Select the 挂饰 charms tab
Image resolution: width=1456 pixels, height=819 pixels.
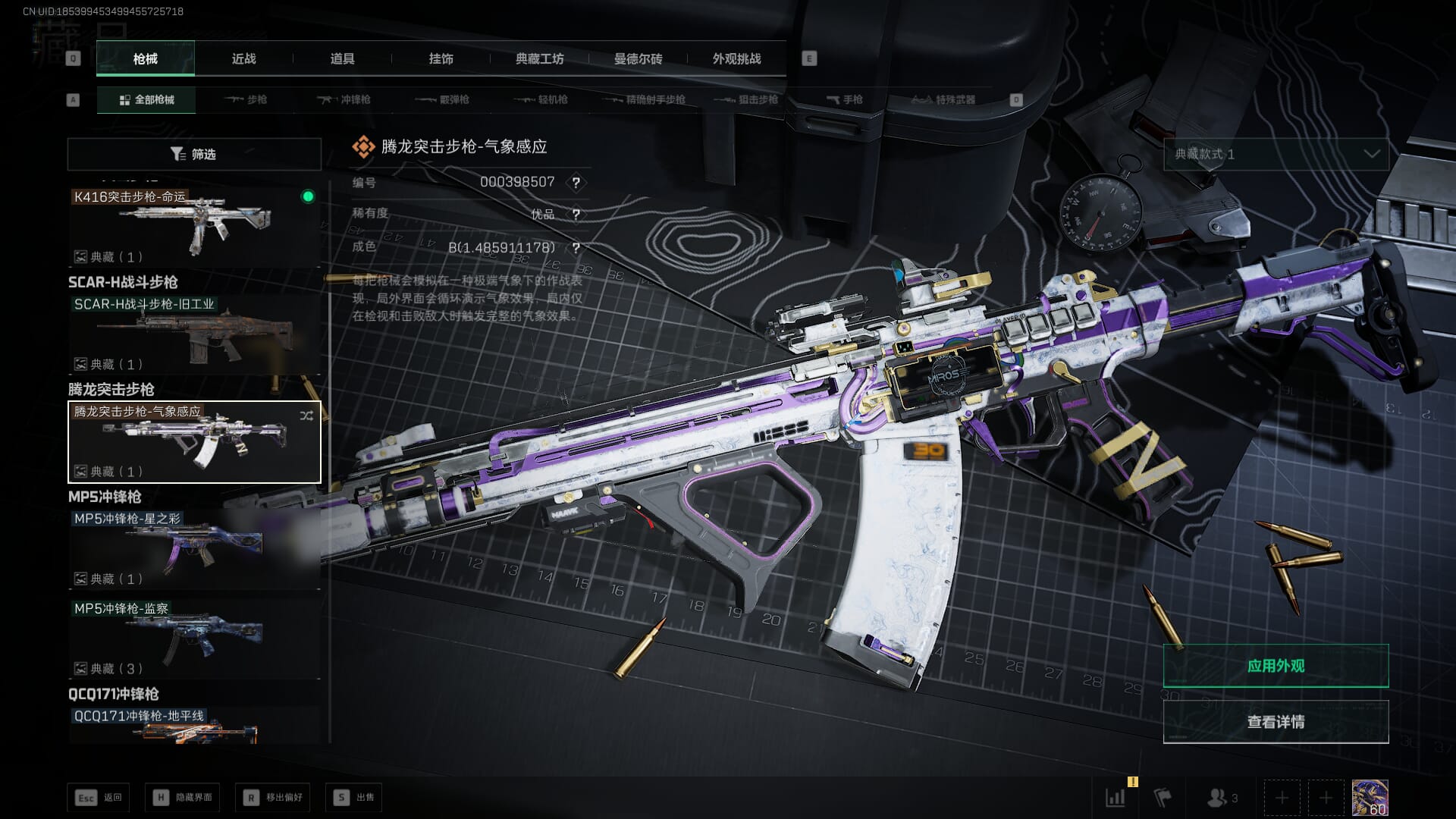441,58
